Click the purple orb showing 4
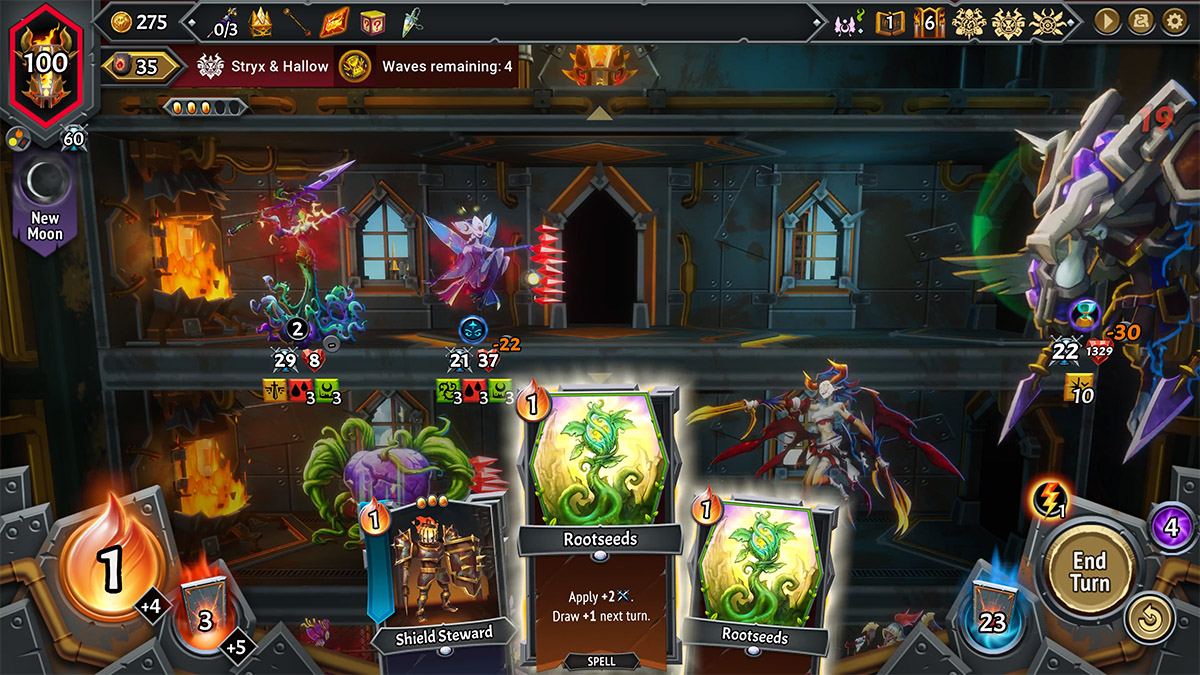1200x675 pixels. 1173,525
